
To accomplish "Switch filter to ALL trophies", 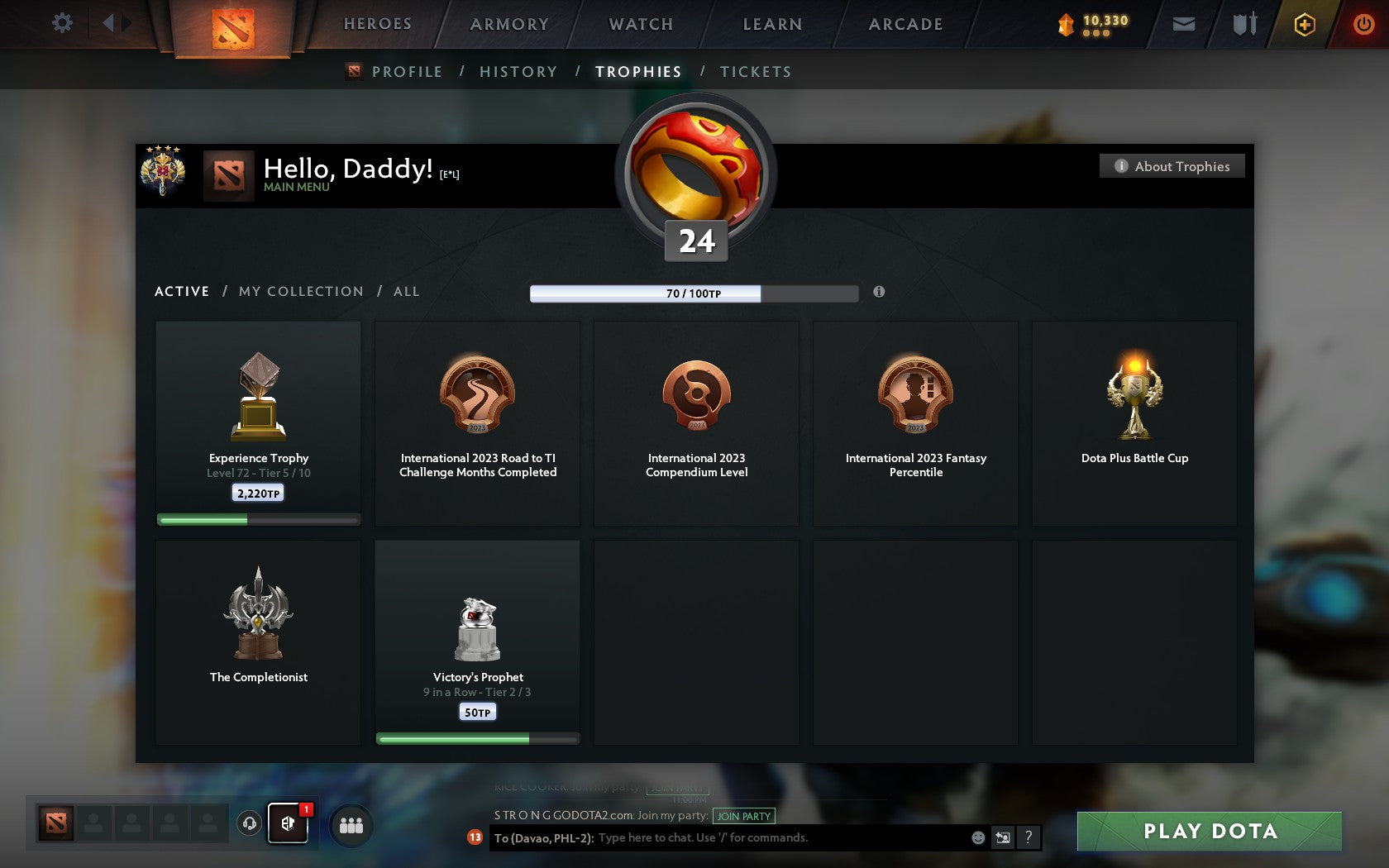I will (406, 291).
